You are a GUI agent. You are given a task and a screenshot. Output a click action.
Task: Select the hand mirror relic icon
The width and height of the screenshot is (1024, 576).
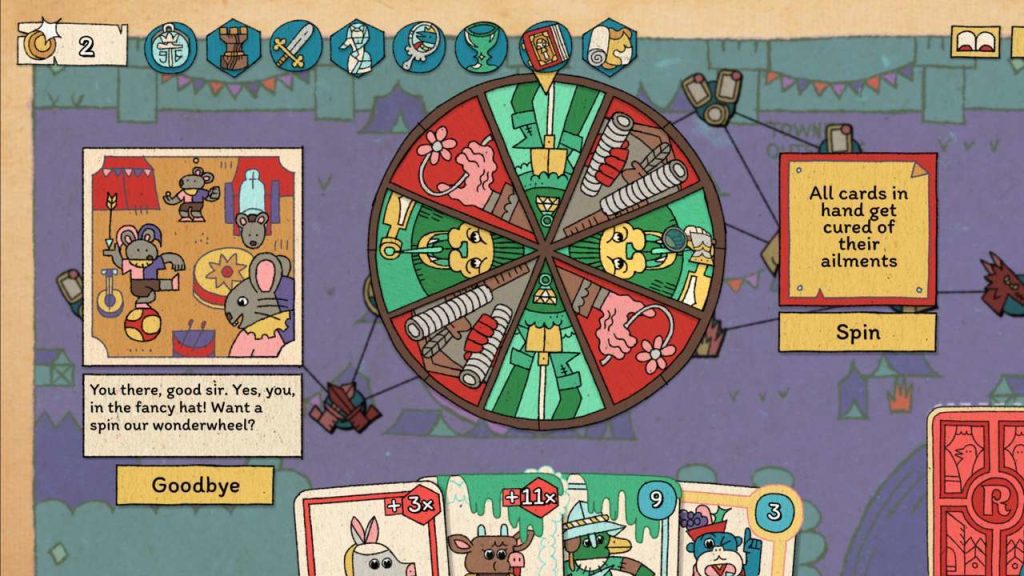(x=420, y=47)
